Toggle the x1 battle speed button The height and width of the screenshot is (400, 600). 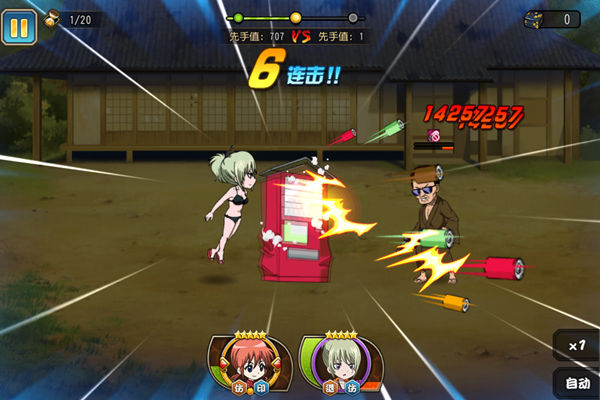[x=575, y=345]
